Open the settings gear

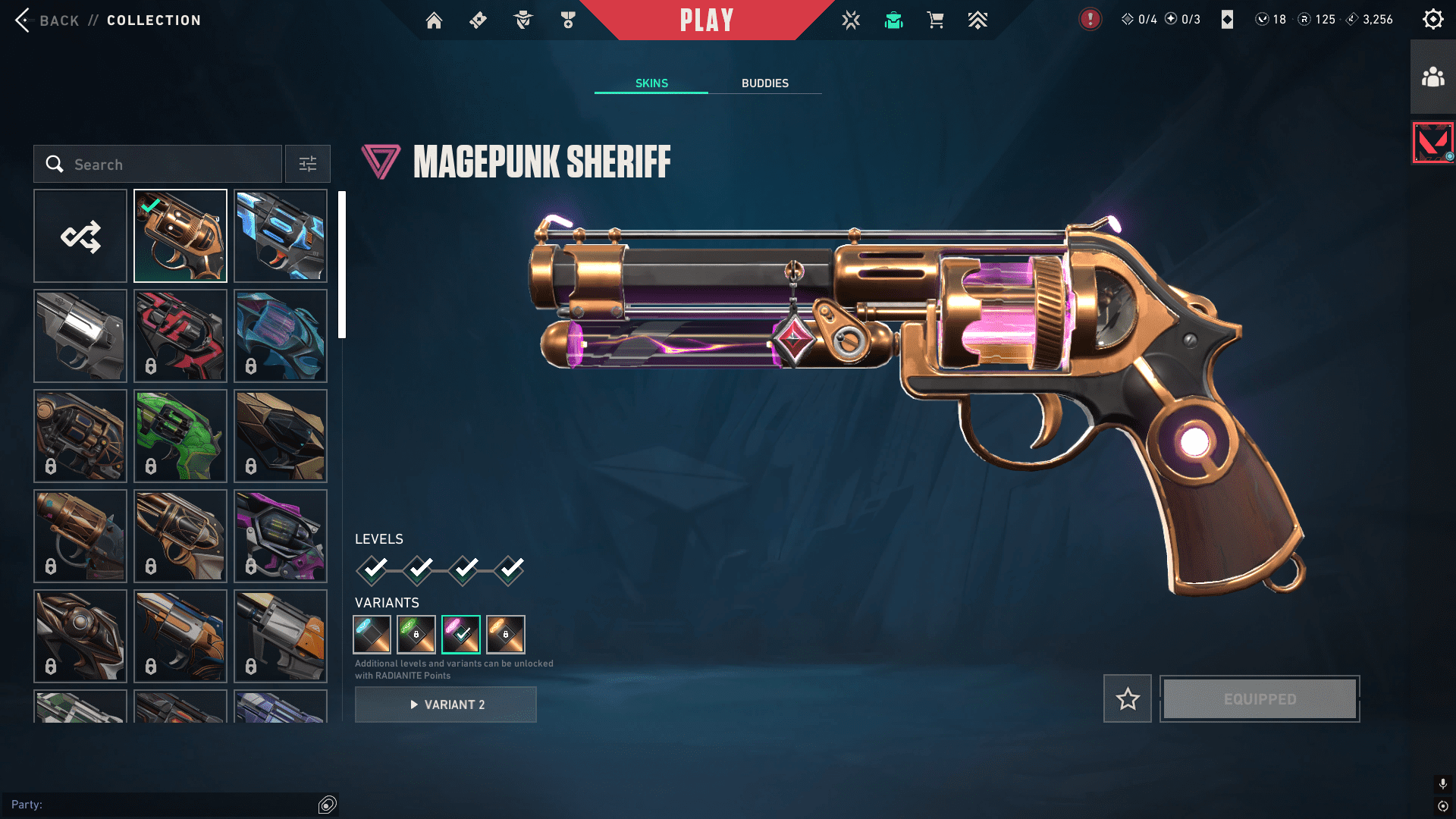1432,20
